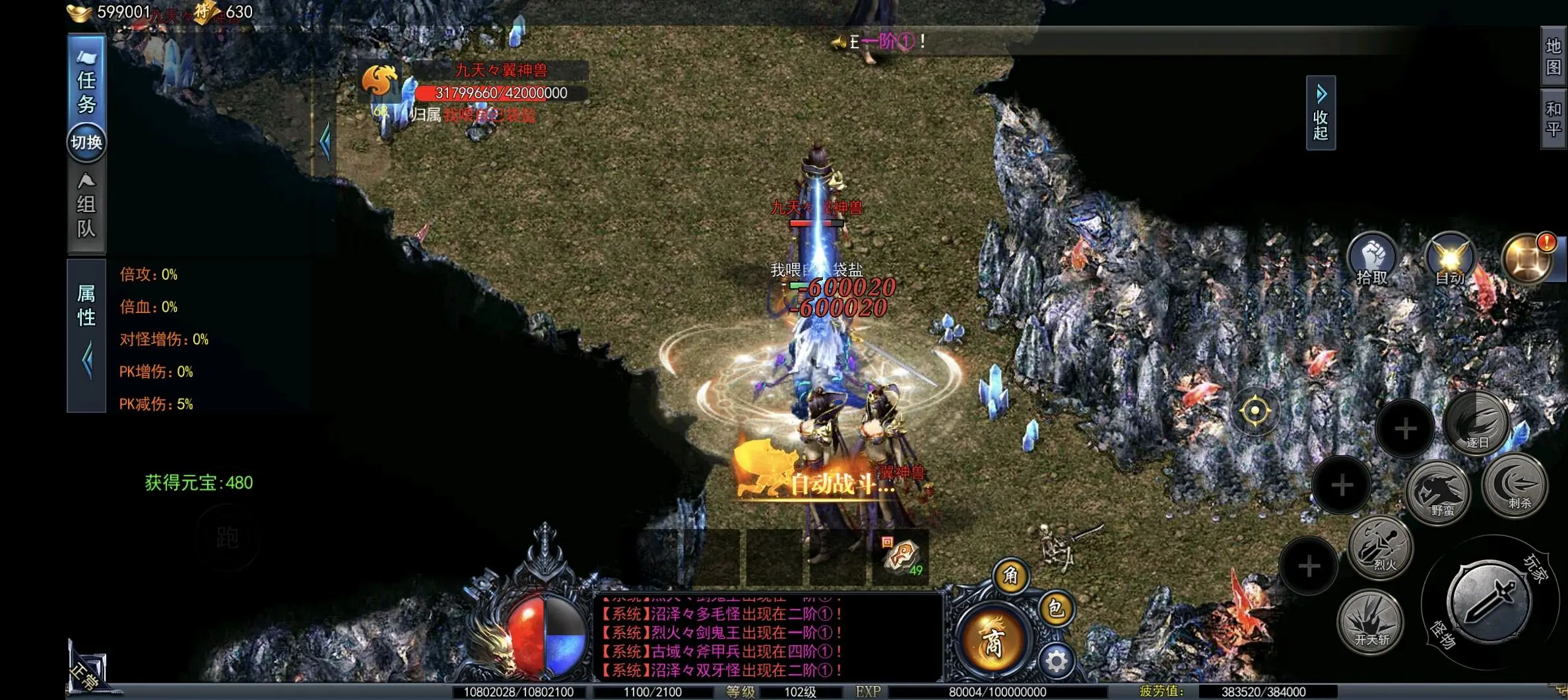Image resolution: width=1568 pixels, height=700 pixels.
Task: Hit the main sword attack button
Action: pyautogui.click(x=1488, y=602)
